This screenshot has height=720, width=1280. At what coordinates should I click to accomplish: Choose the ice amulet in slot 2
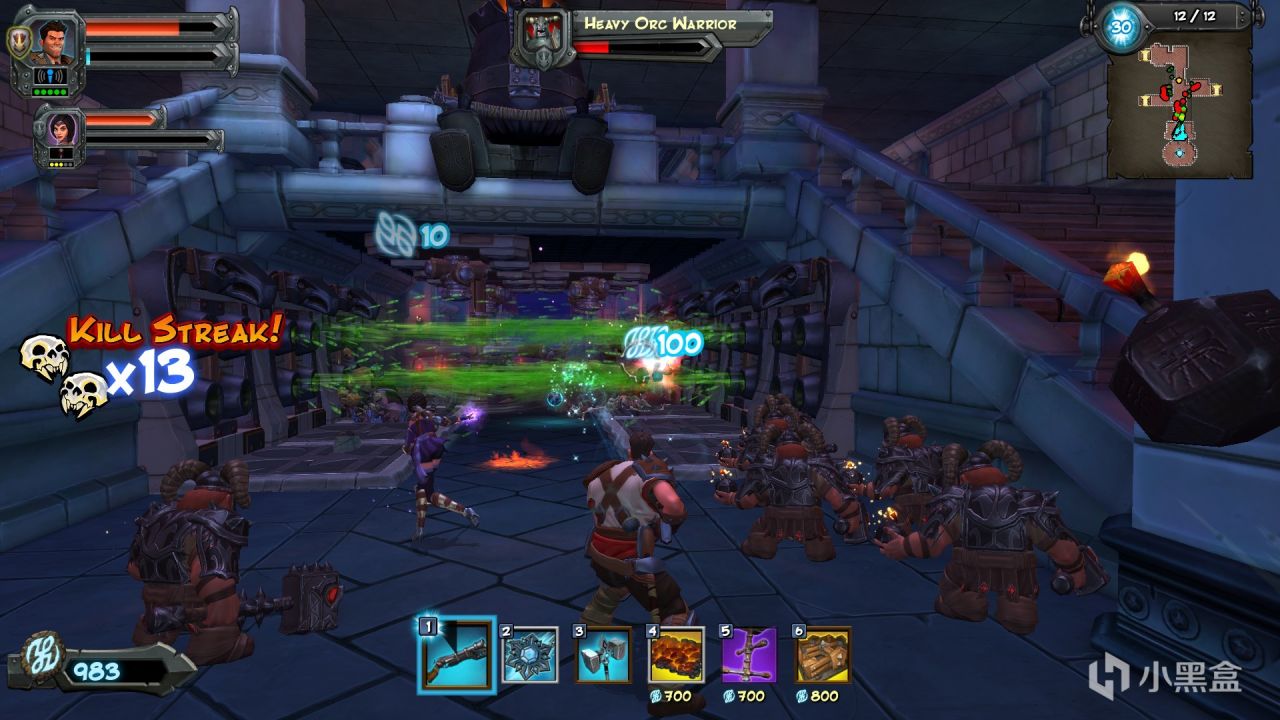click(x=529, y=655)
